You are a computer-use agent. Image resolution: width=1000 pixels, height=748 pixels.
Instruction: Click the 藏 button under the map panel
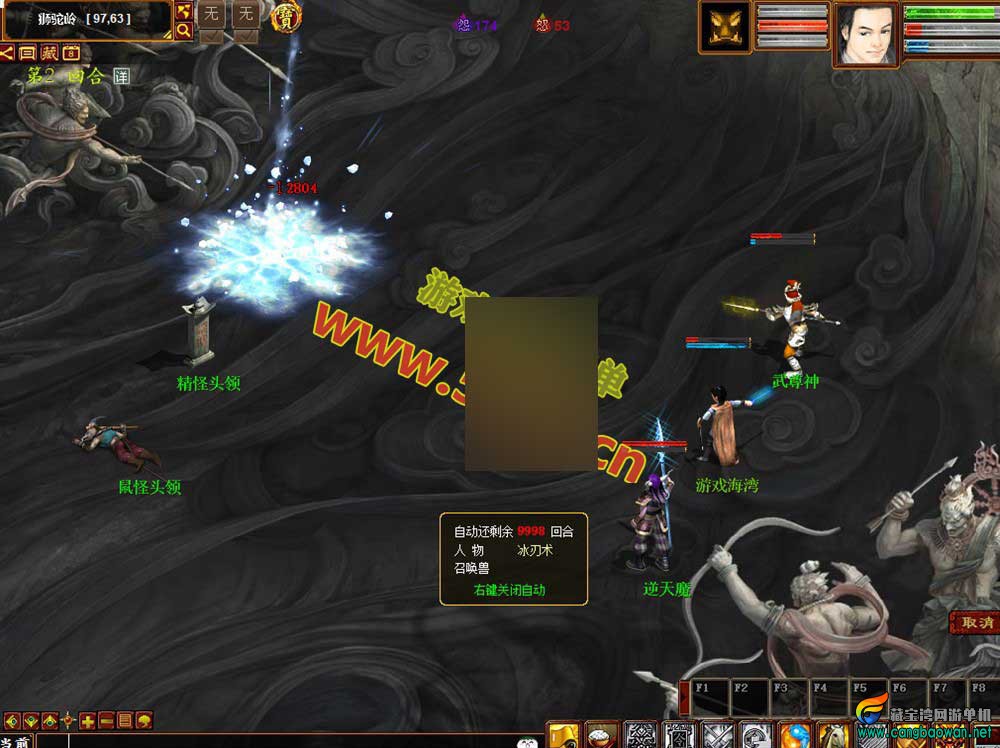click(x=49, y=53)
